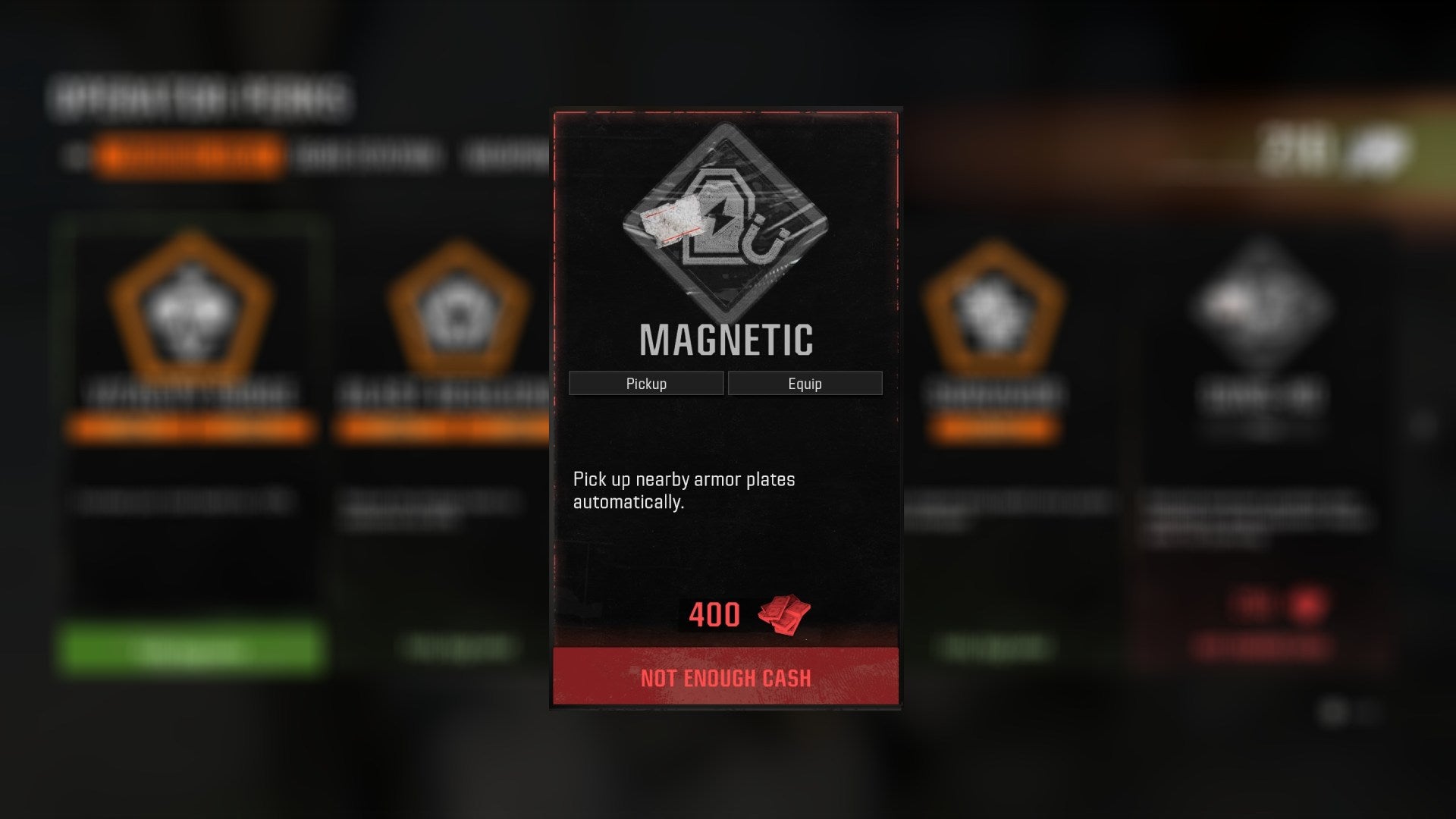Select the Pickup category tag
Viewport: 1456px width, 819px height.
point(645,383)
